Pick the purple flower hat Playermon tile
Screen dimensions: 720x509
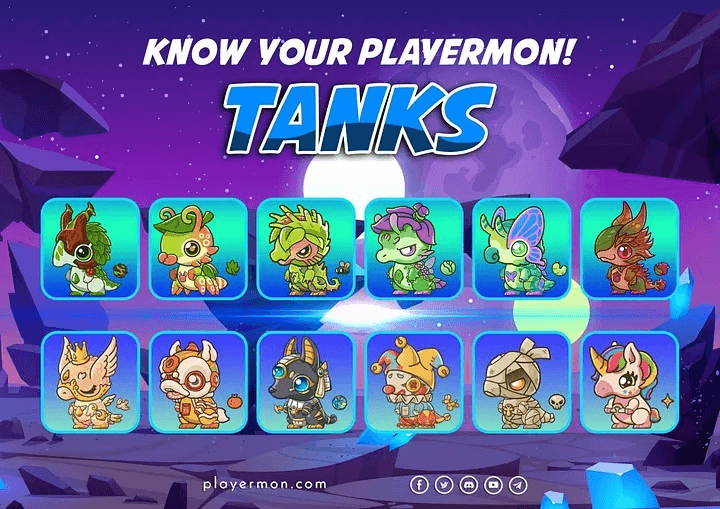click(413, 248)
